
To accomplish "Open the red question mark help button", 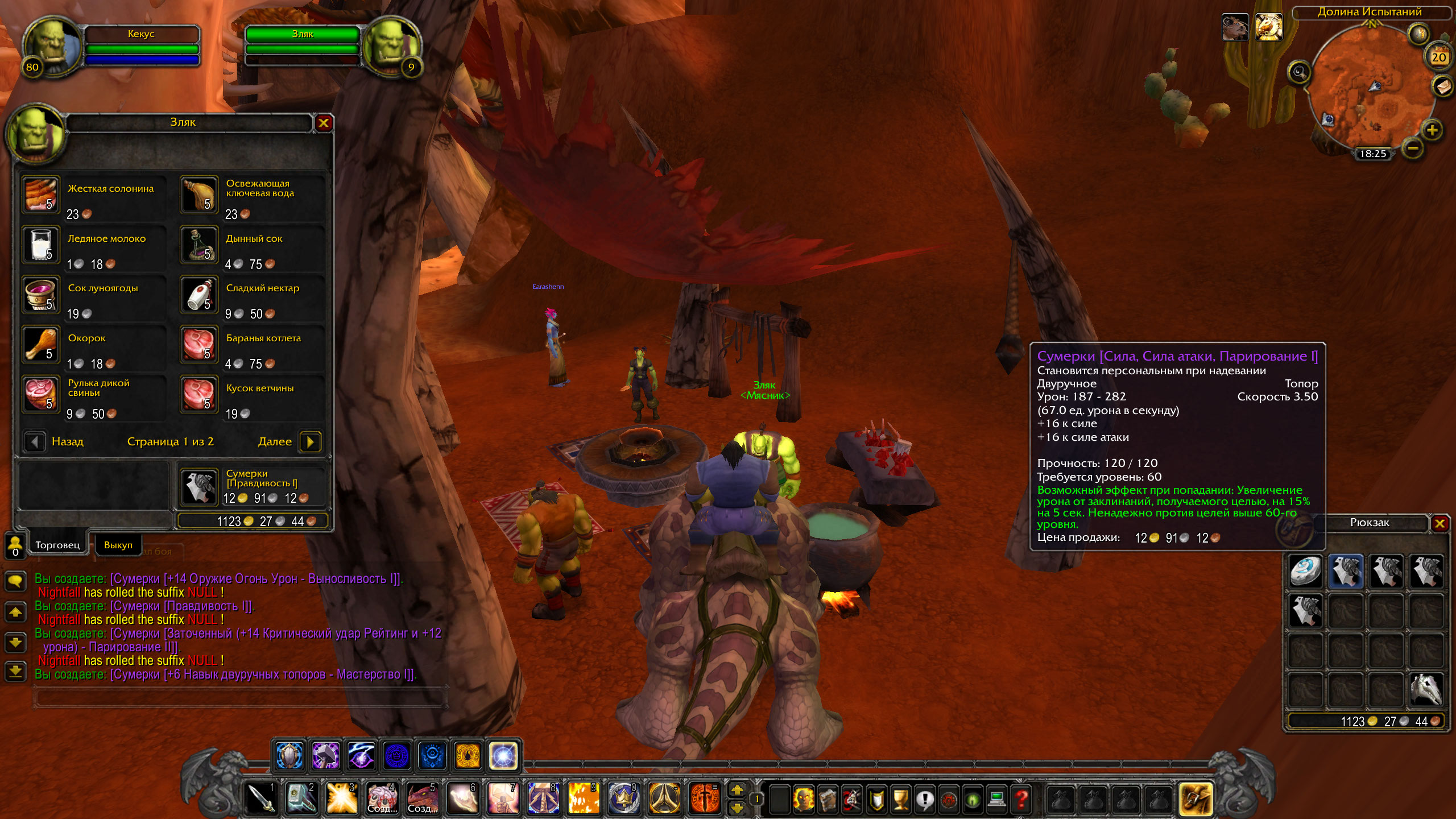I will coord(1021,799).
